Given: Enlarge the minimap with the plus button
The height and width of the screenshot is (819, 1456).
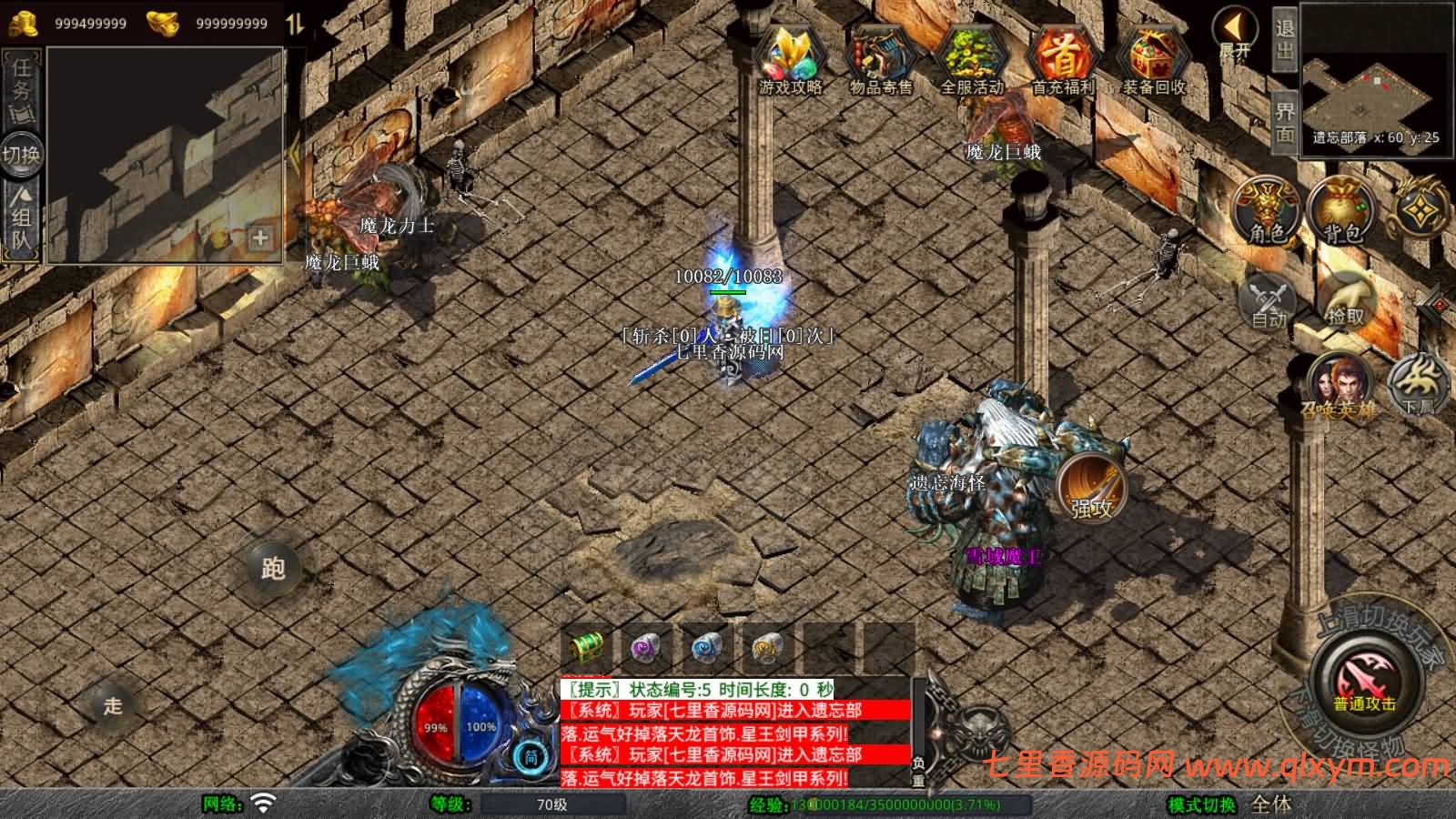Looking at the screenshot, I should [260, 238].
